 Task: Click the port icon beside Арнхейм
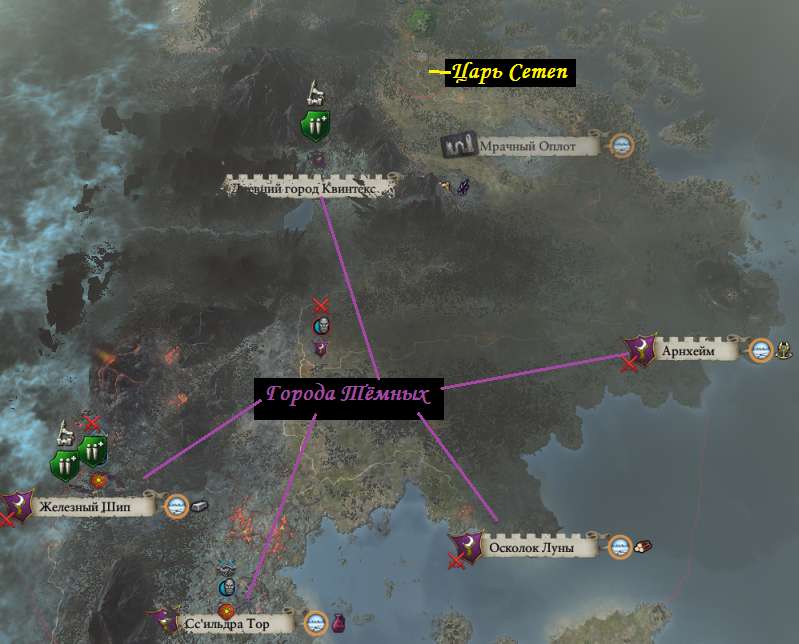[x=761, y=350]
